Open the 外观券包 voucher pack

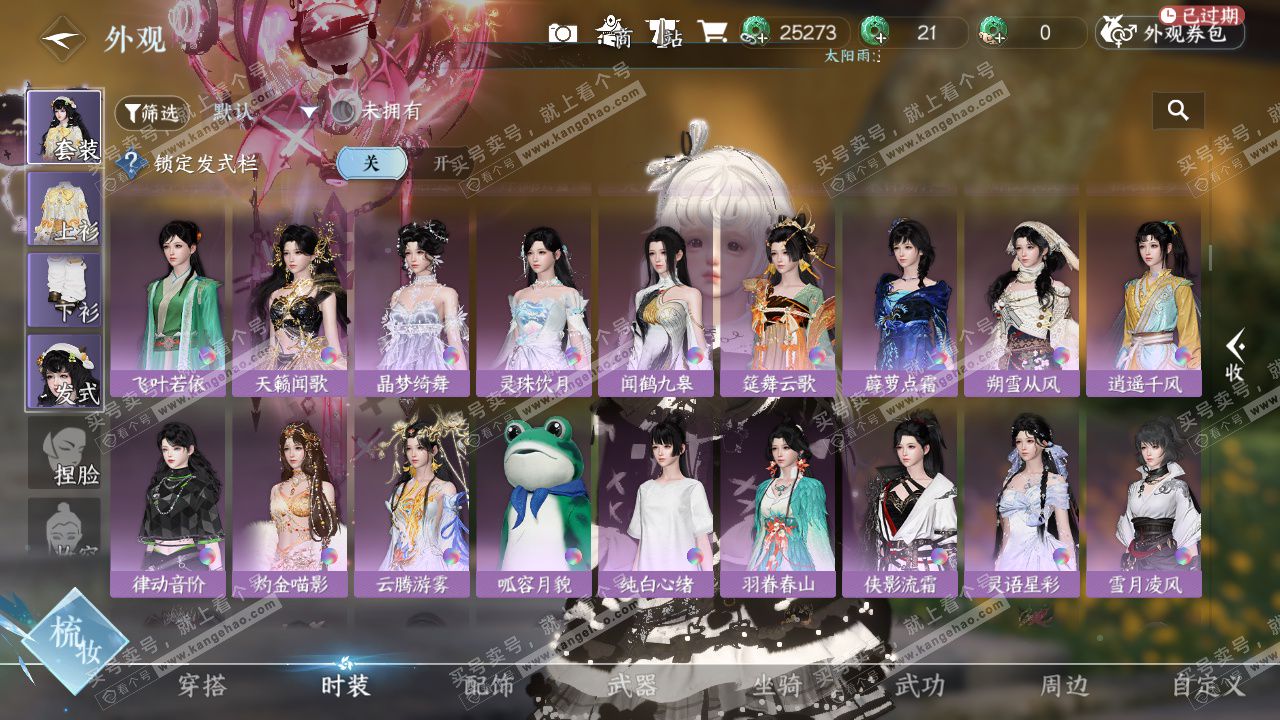(x=1172, y=34)
